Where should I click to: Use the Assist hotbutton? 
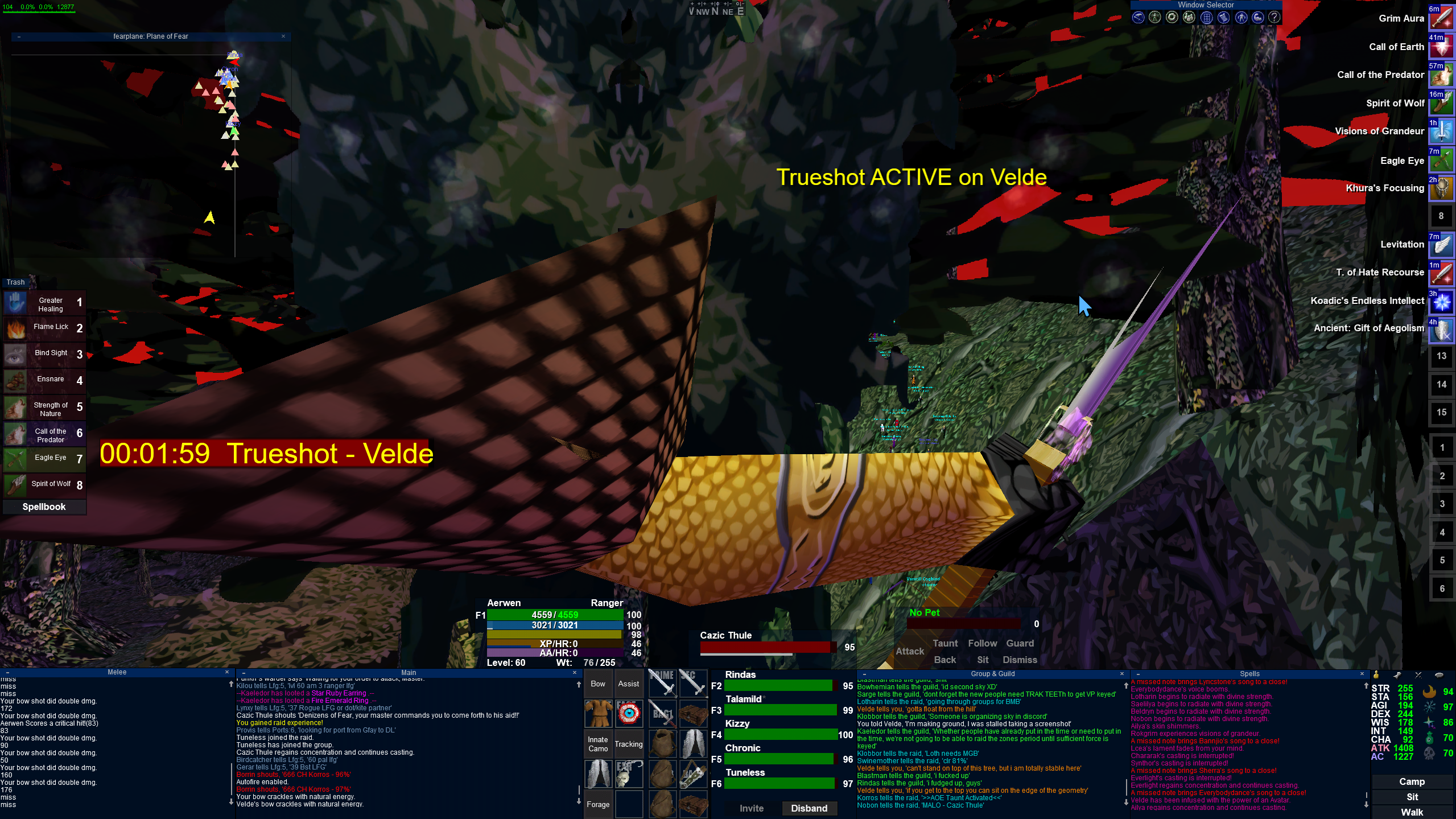629,684
